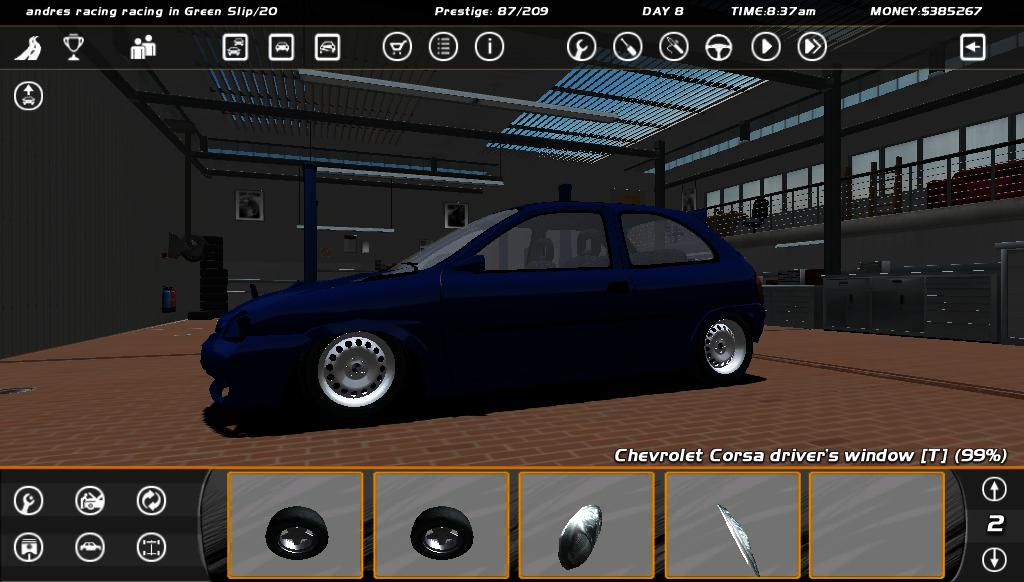Select the headlight part slot
Image resolution: width=1024 pixels, height=582 pixels.
point(586,525)
